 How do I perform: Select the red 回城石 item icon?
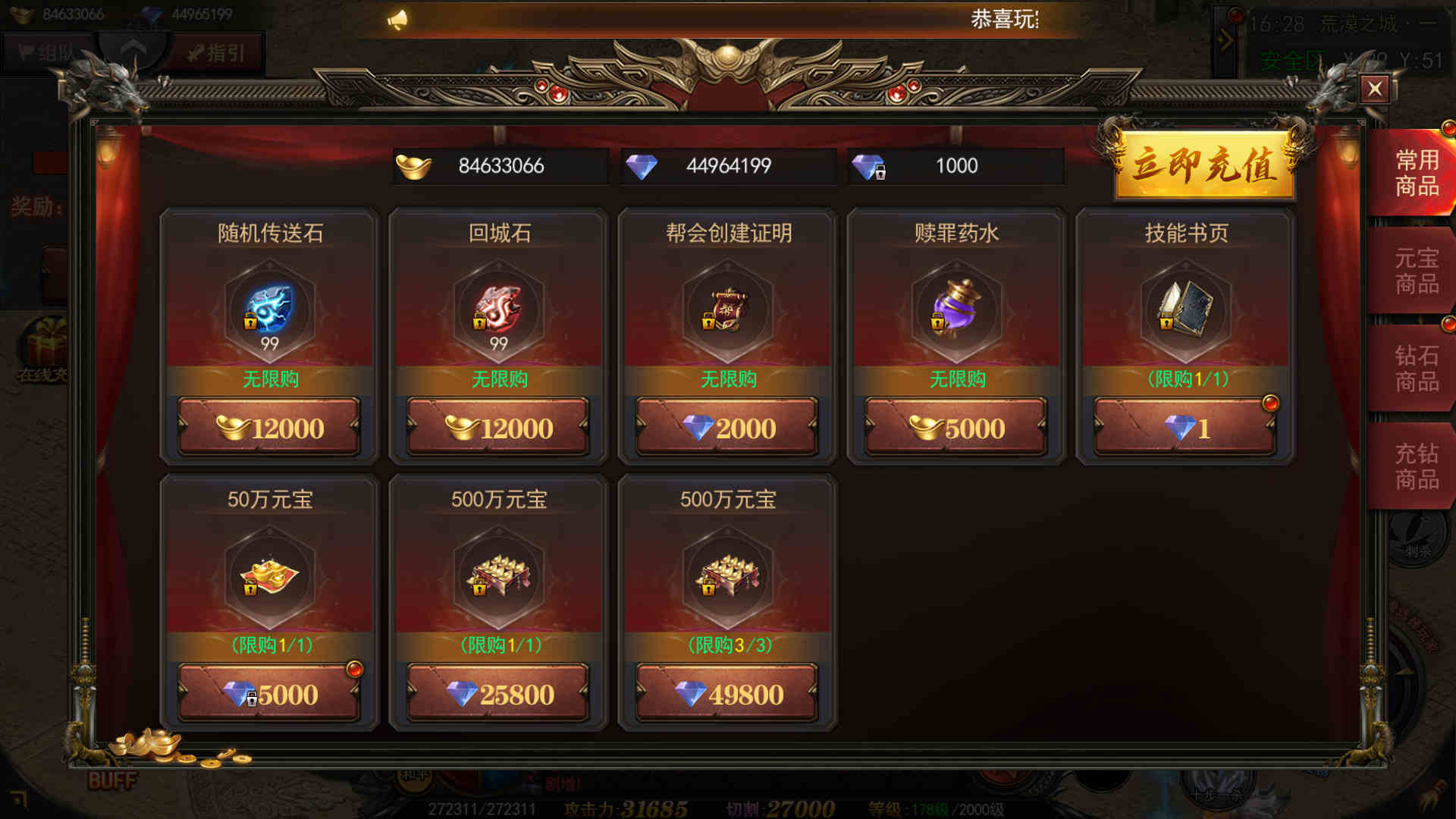[498, 309]
